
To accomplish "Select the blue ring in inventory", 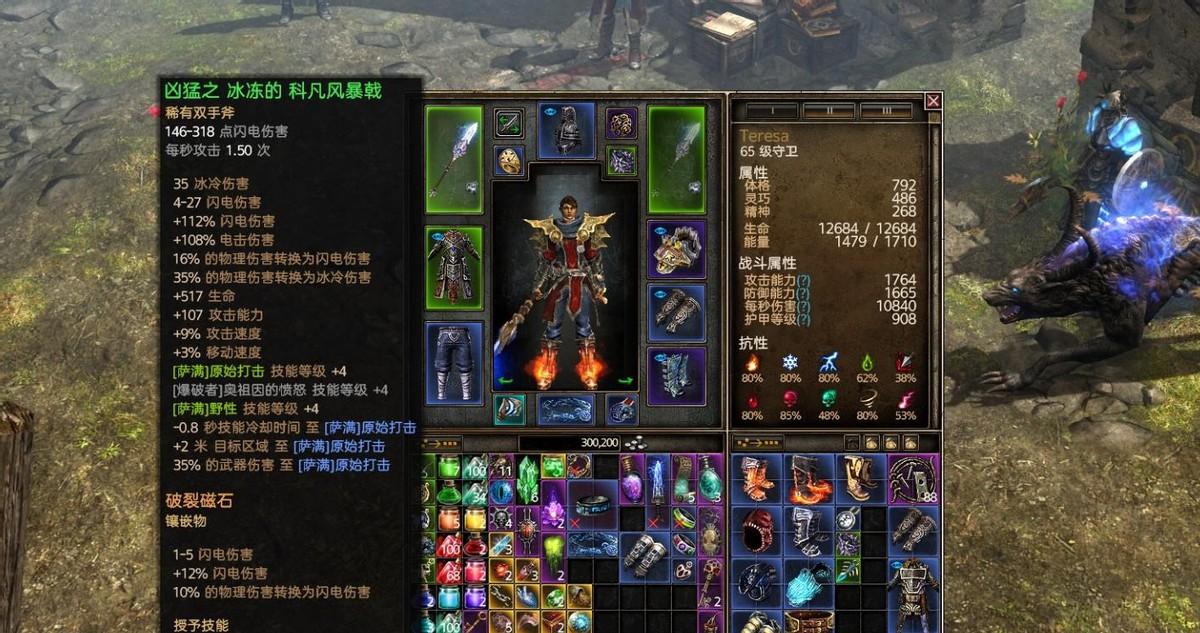I will point(593,504).
